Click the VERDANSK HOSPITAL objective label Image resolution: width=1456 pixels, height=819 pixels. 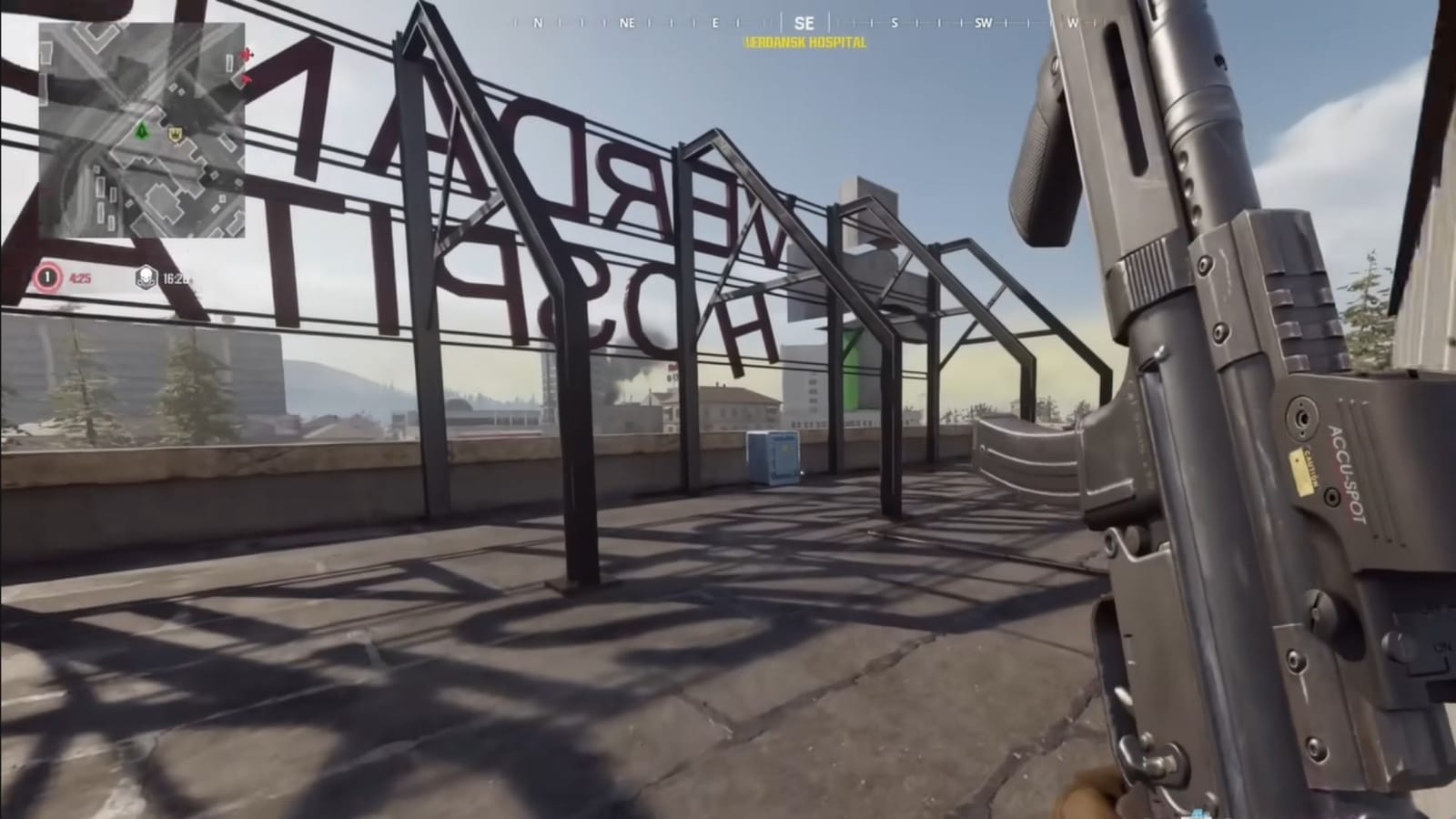coord(804,40)
